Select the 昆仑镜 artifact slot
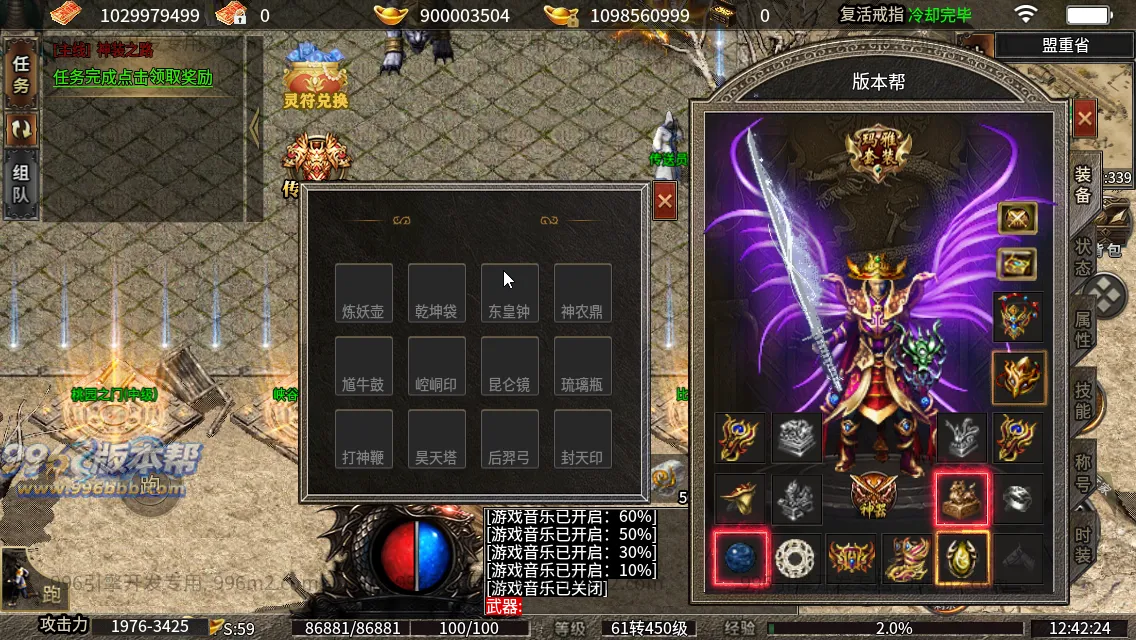Viewport: 1136px width, 640px height. [510, 366]
